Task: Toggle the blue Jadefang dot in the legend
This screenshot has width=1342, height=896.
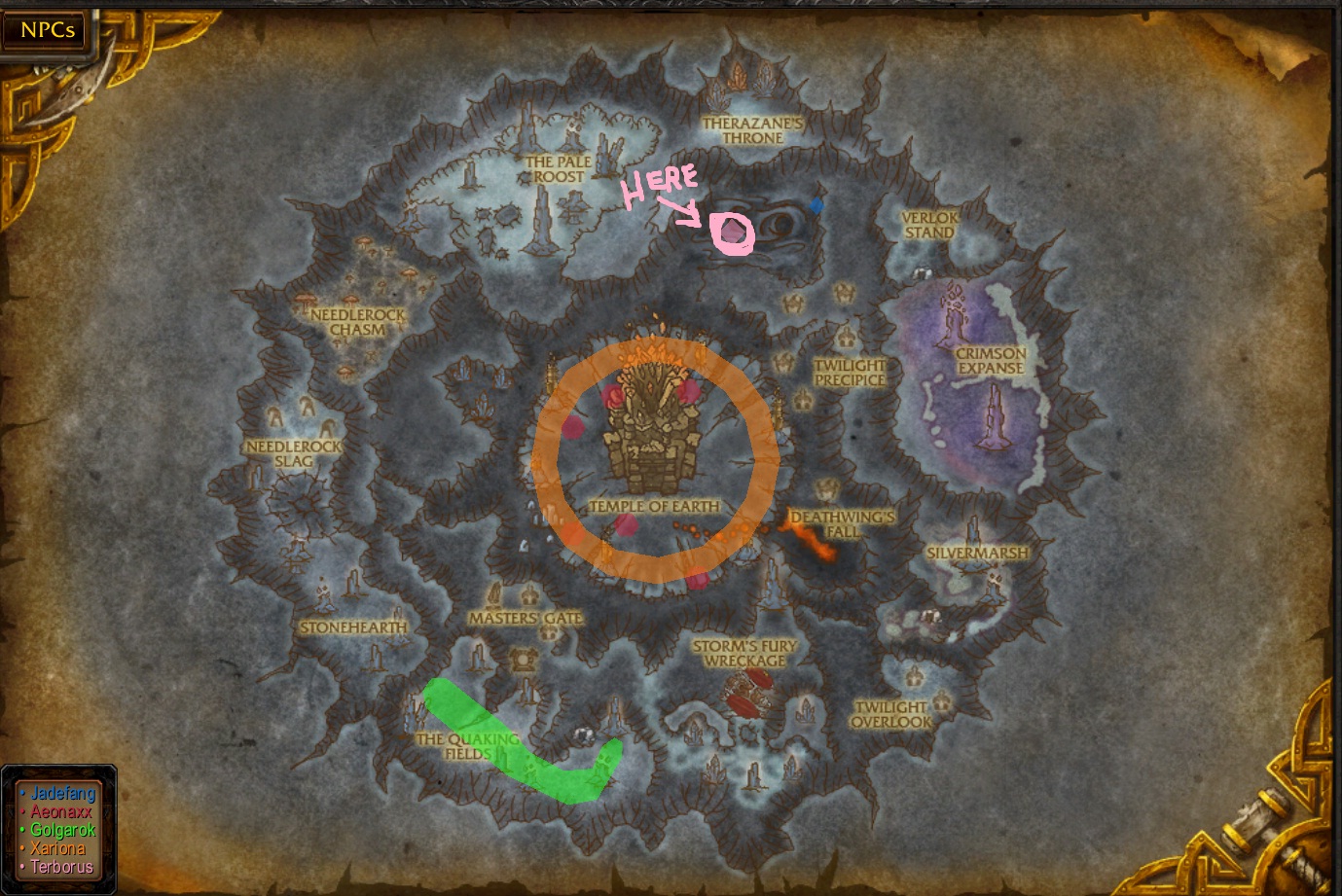Action: [22, 793]
